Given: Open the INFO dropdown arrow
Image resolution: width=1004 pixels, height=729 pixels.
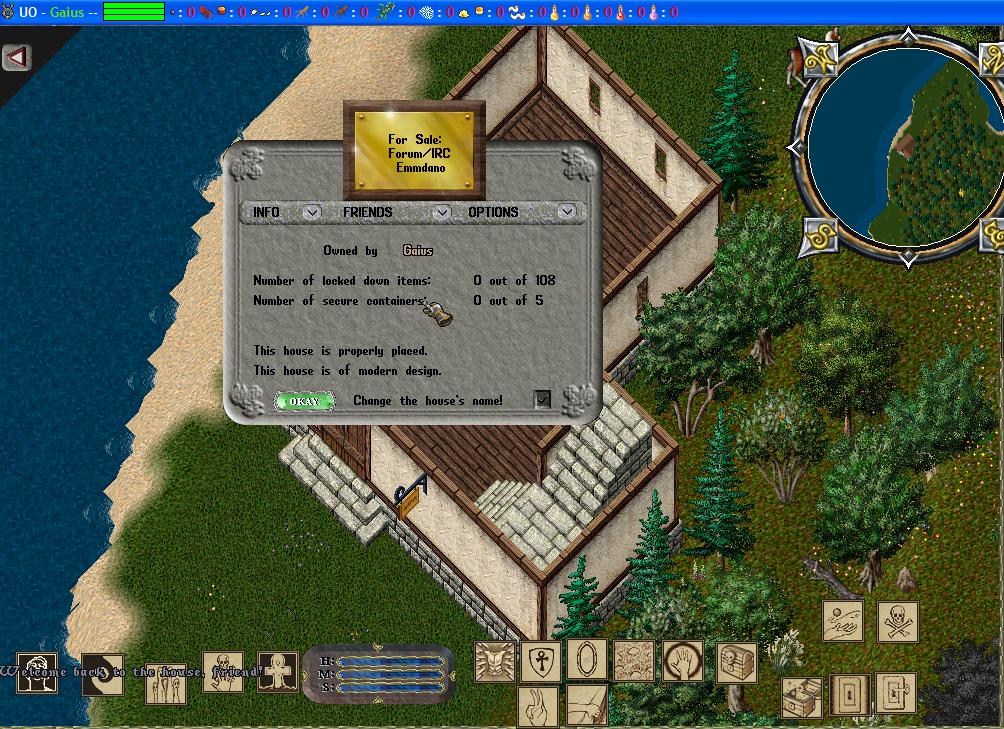Looking at the screenshot, I should [312, 212].
